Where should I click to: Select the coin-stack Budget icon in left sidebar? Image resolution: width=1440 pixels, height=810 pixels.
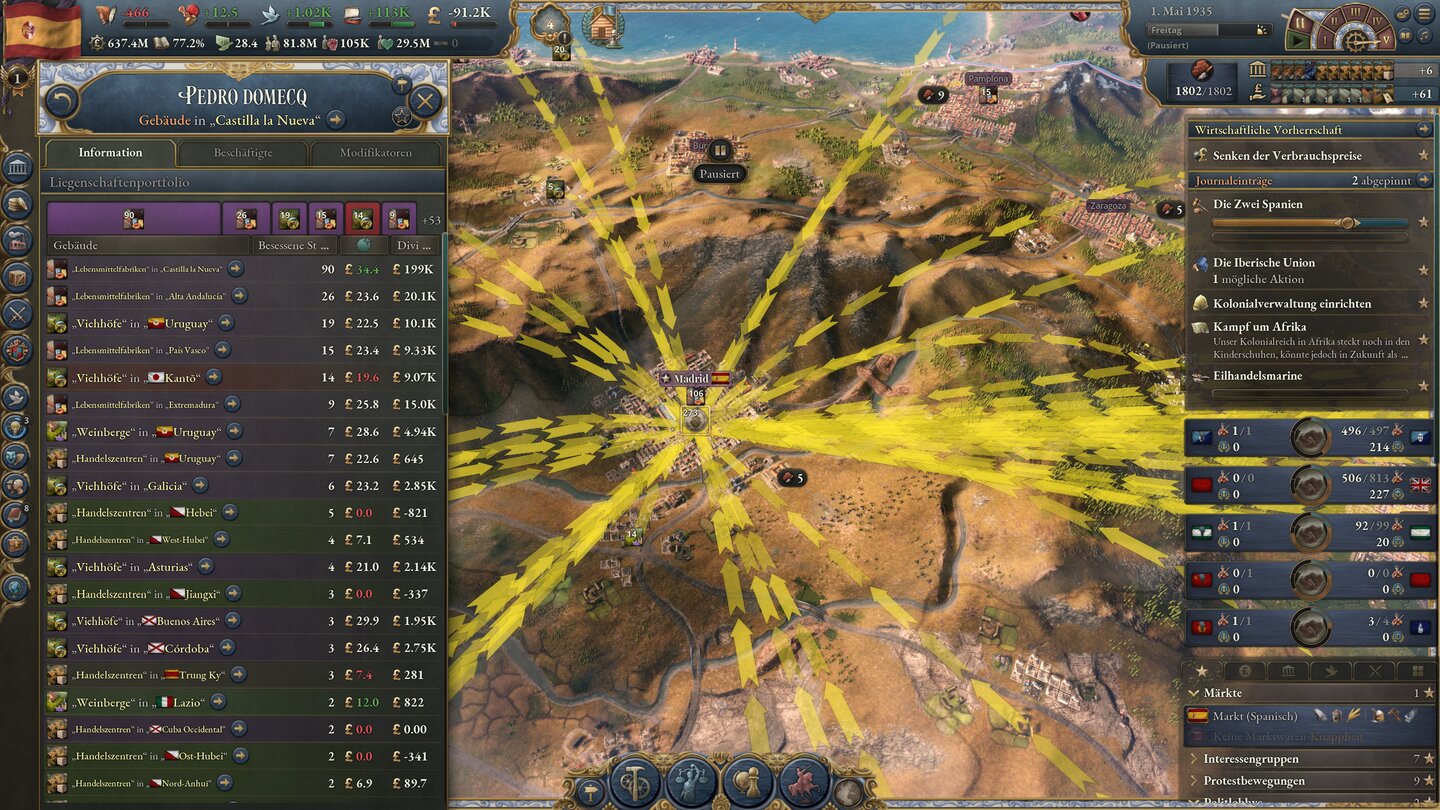(x=15, y=204)
